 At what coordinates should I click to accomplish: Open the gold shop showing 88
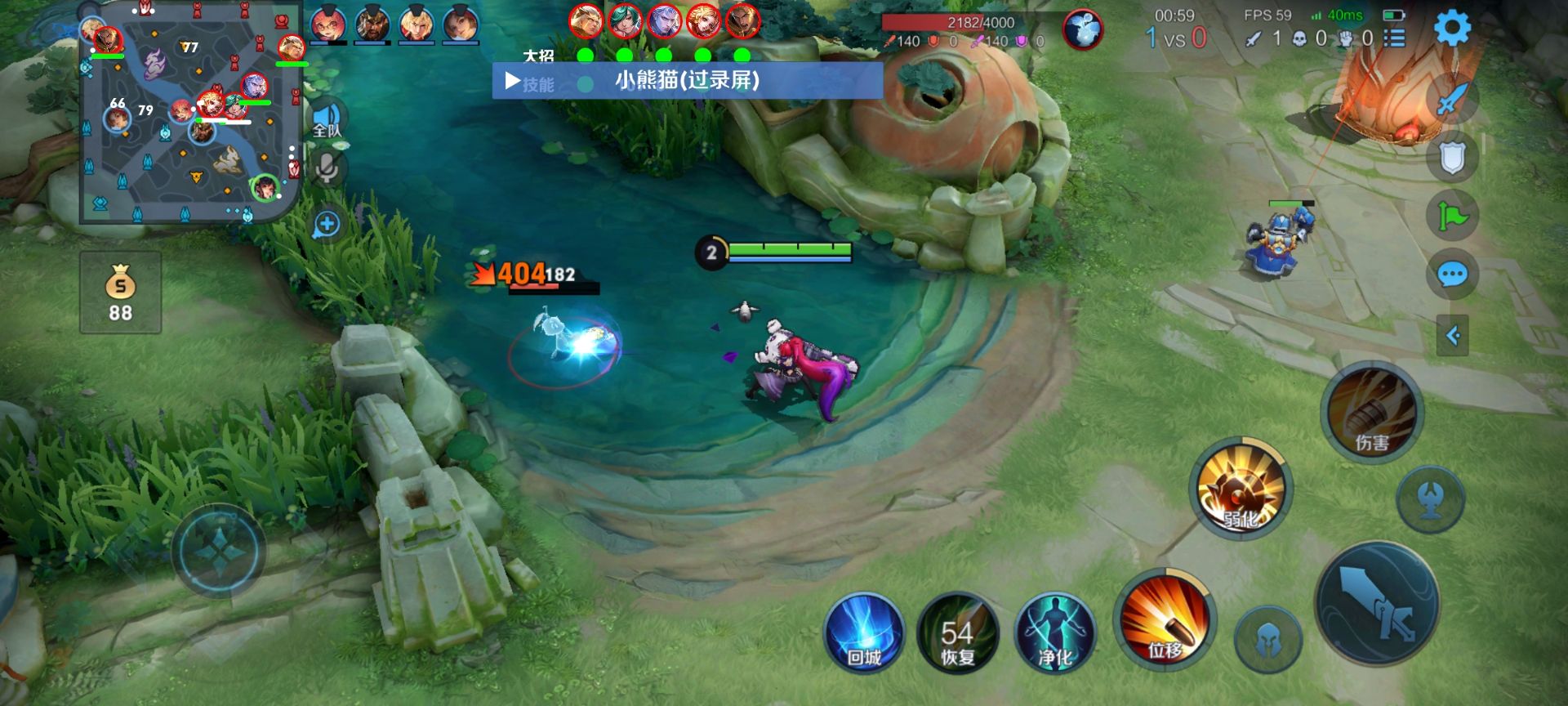tap(120, 293)
